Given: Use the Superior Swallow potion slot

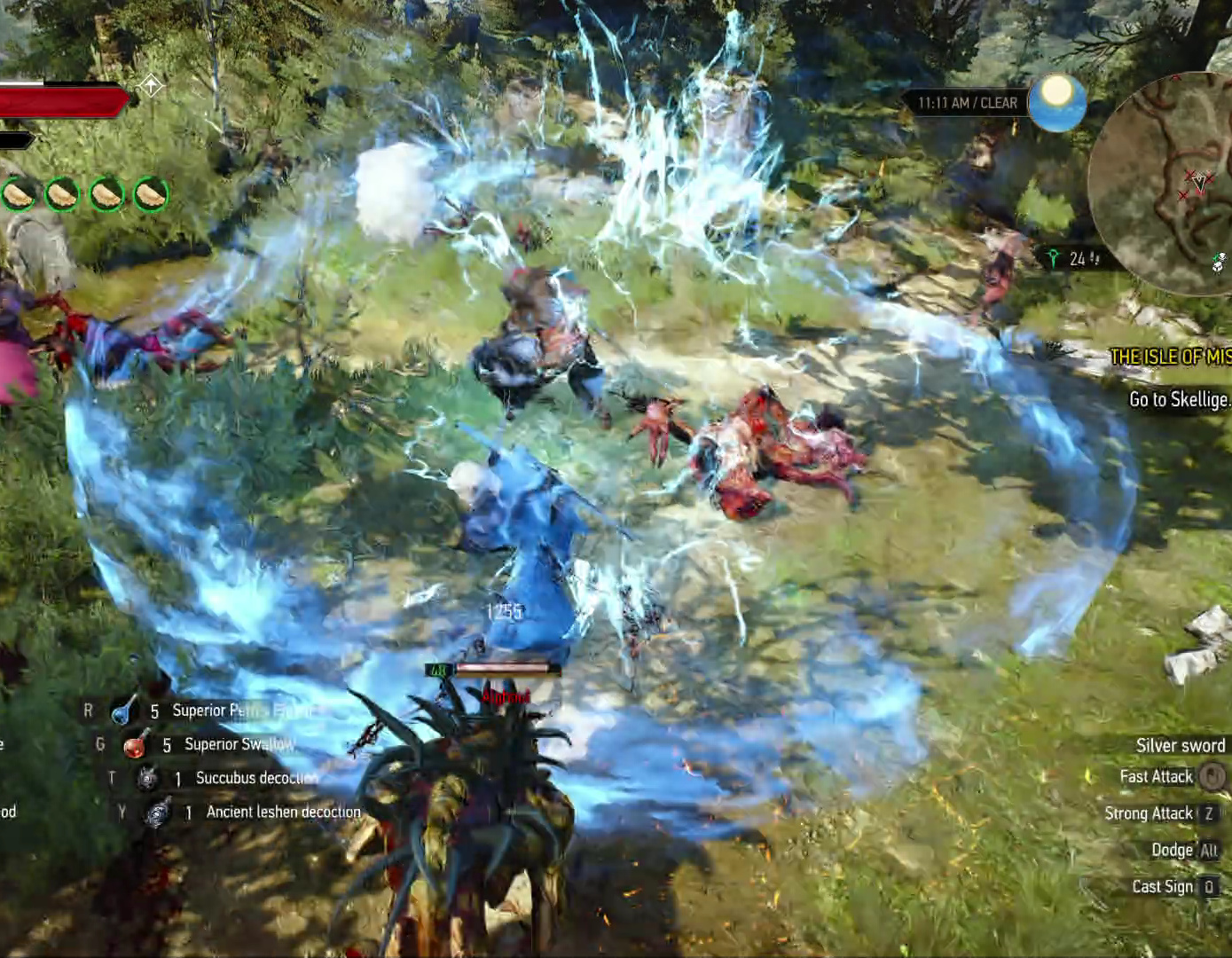Looking at the screenshot, I should (135, 745).
